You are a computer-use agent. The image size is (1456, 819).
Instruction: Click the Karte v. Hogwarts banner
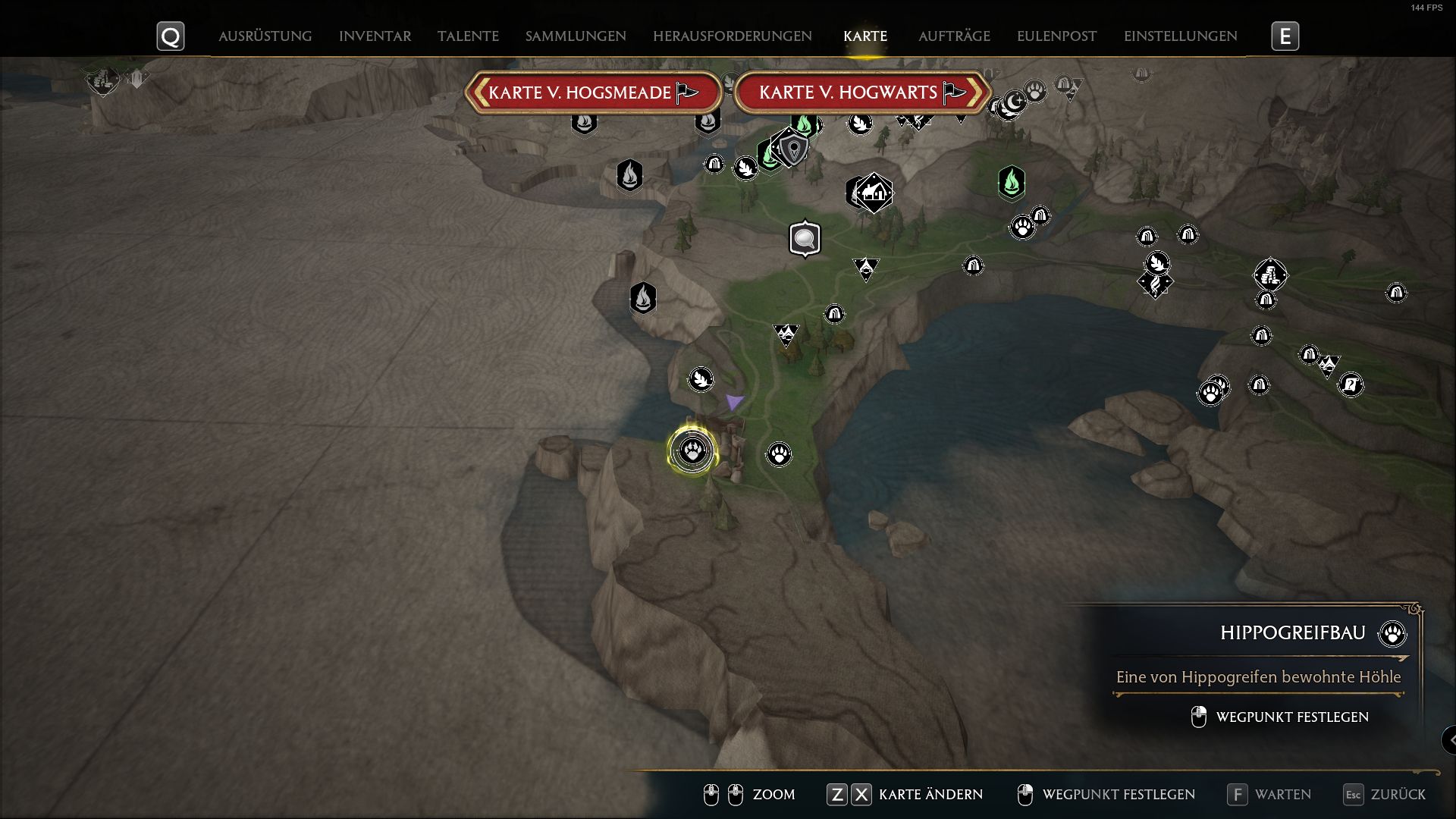tap(848, 92)
